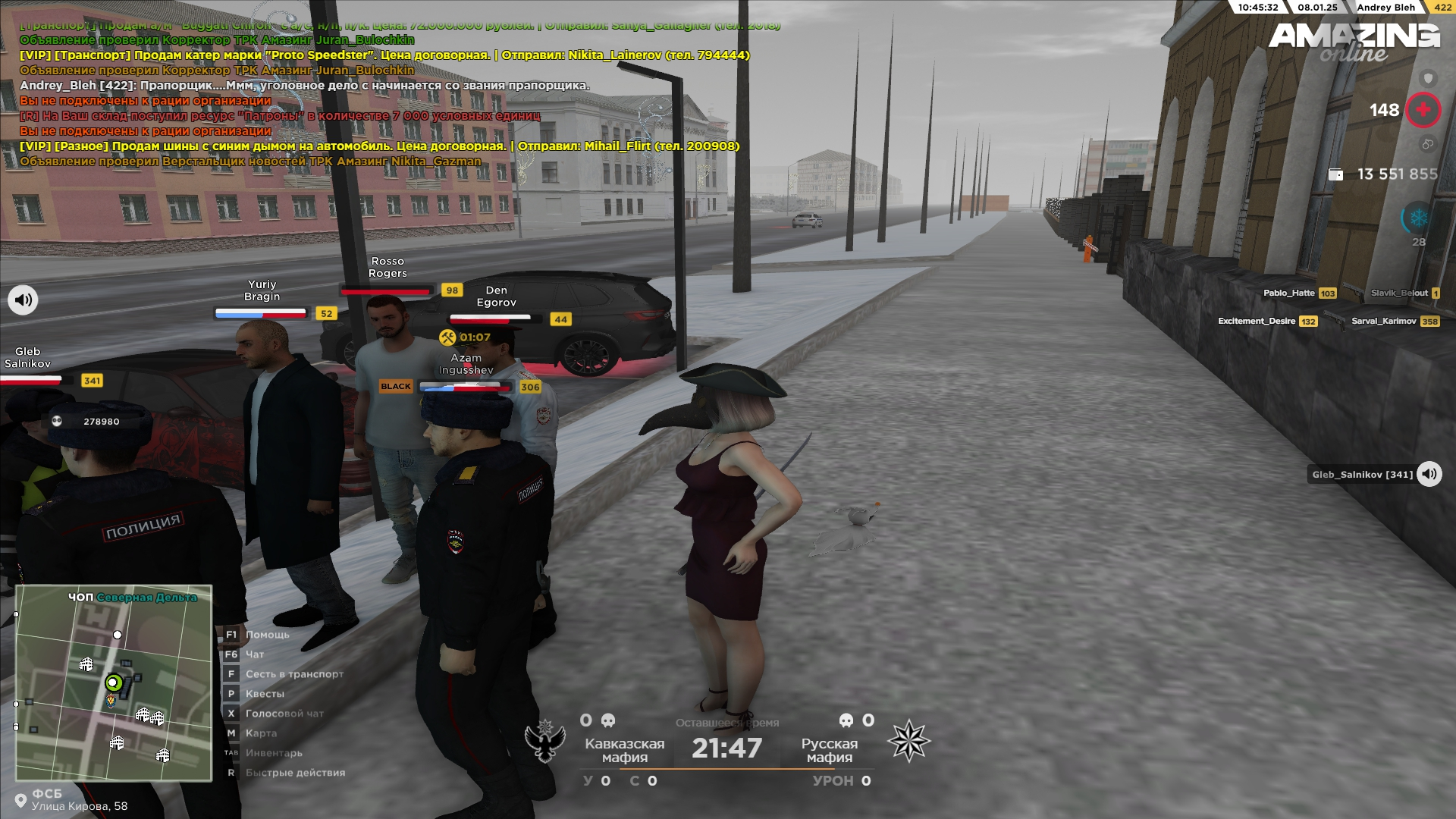
Task: Click the ФСБ location pin marker
Action: click(x=20, y=800)
